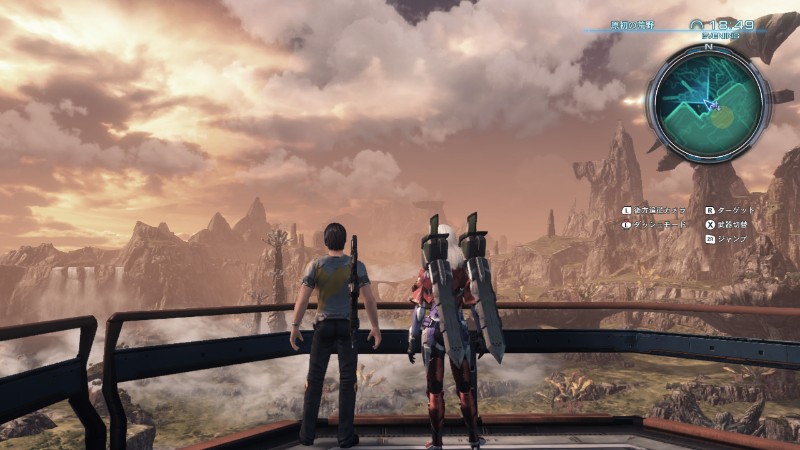Click the circular minimap
The height and width of the screenshot is (450, 800).
707,103
